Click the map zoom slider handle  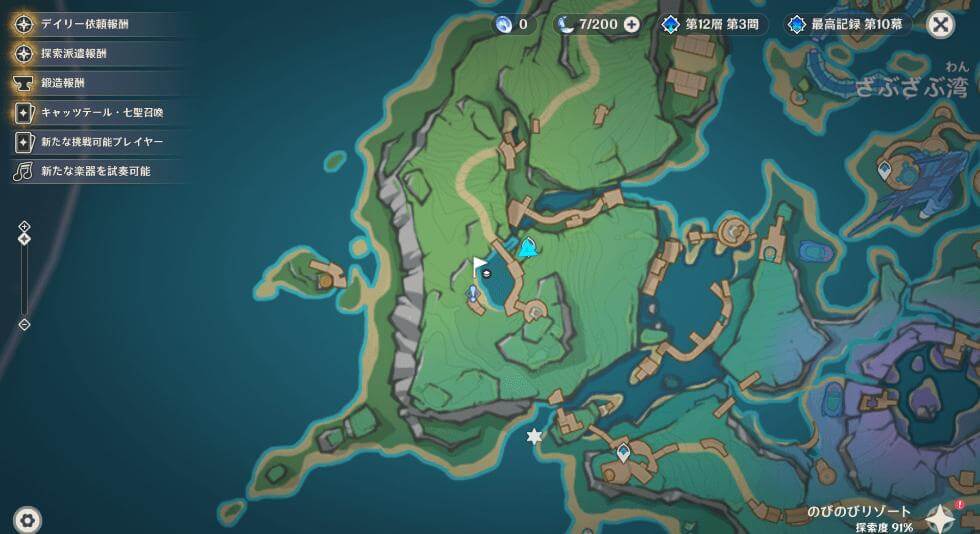[24, 238]
